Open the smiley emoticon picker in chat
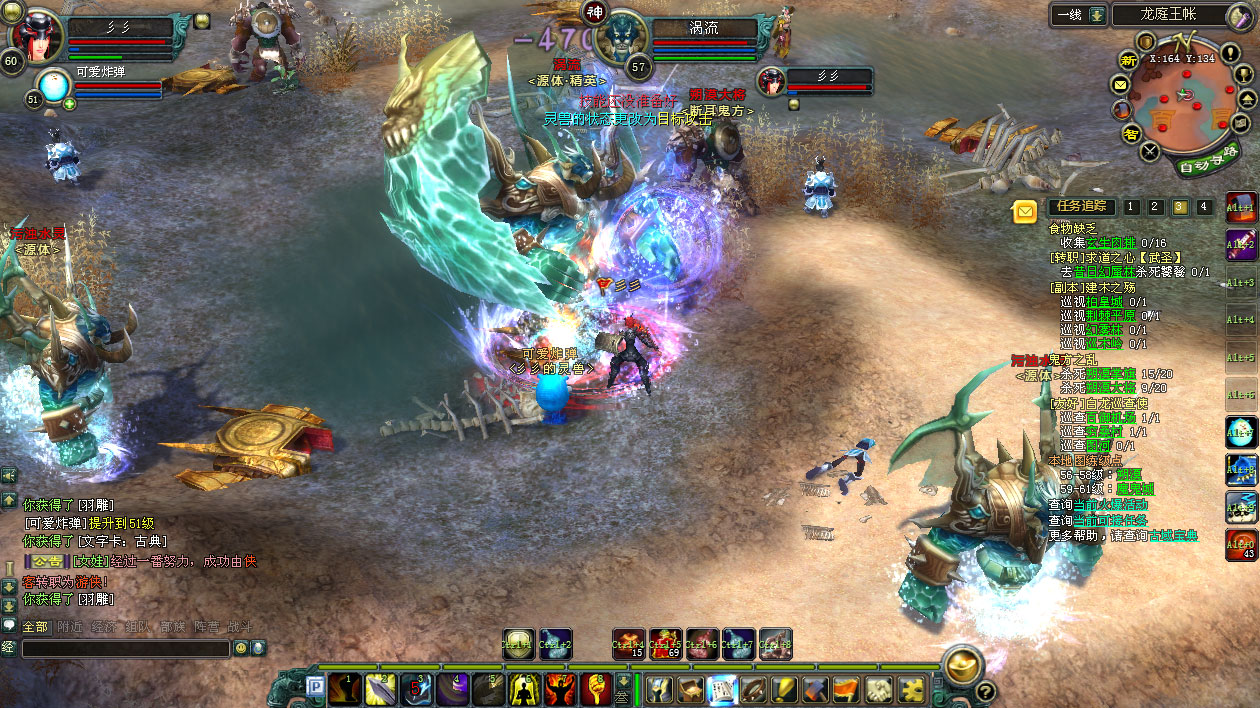 coord(241,648)
